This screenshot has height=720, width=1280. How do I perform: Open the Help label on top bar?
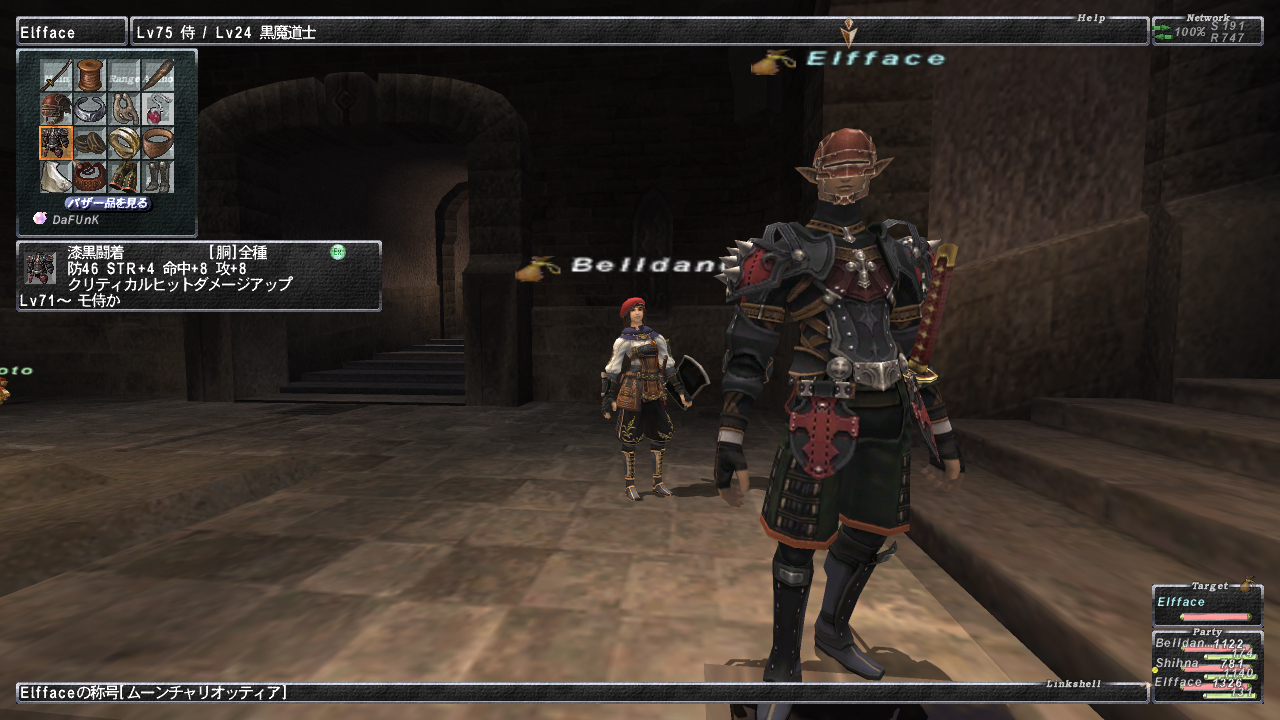[1090, 18]
